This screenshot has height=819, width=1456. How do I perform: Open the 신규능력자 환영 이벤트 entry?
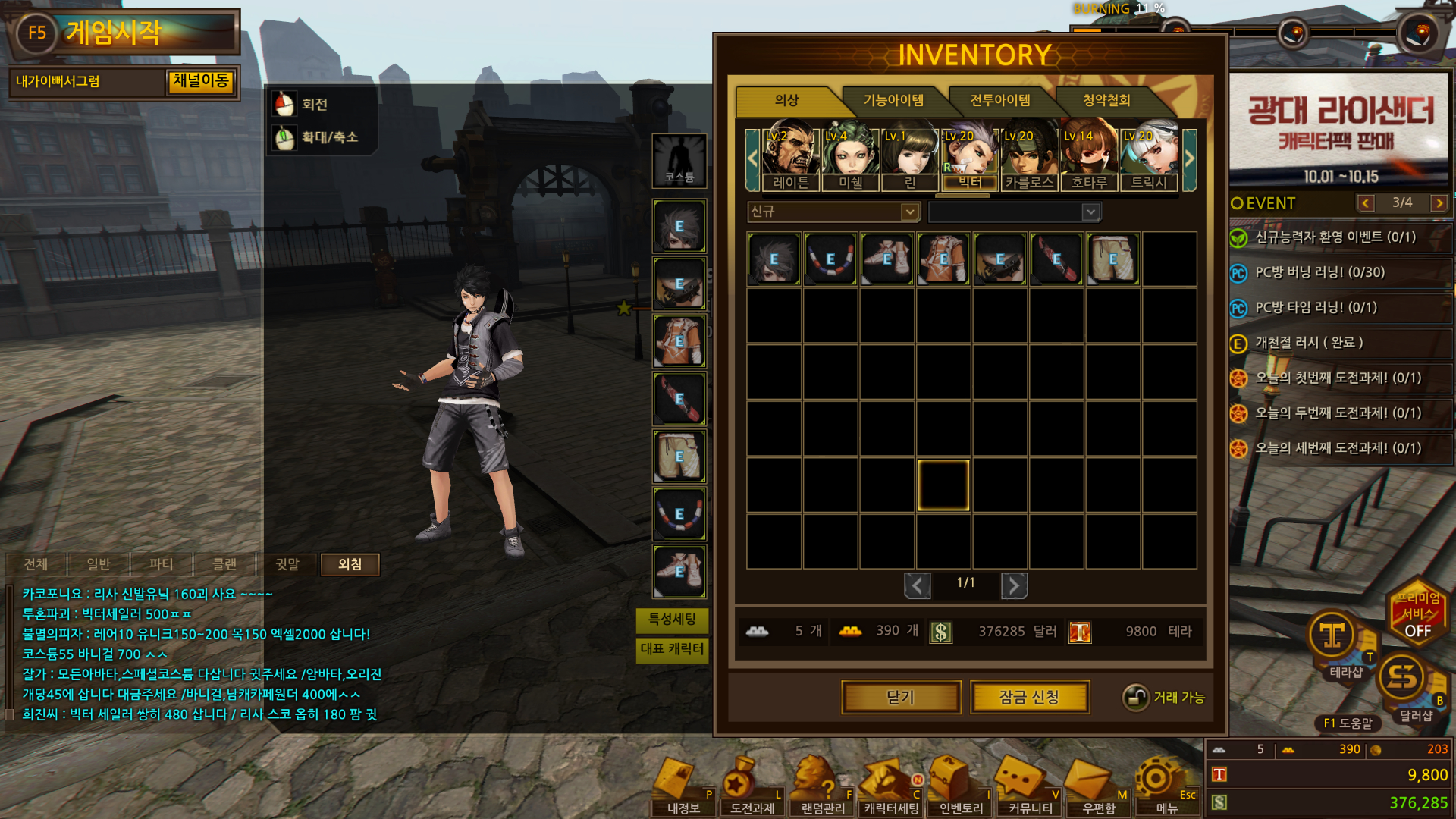coord(1335,237)
